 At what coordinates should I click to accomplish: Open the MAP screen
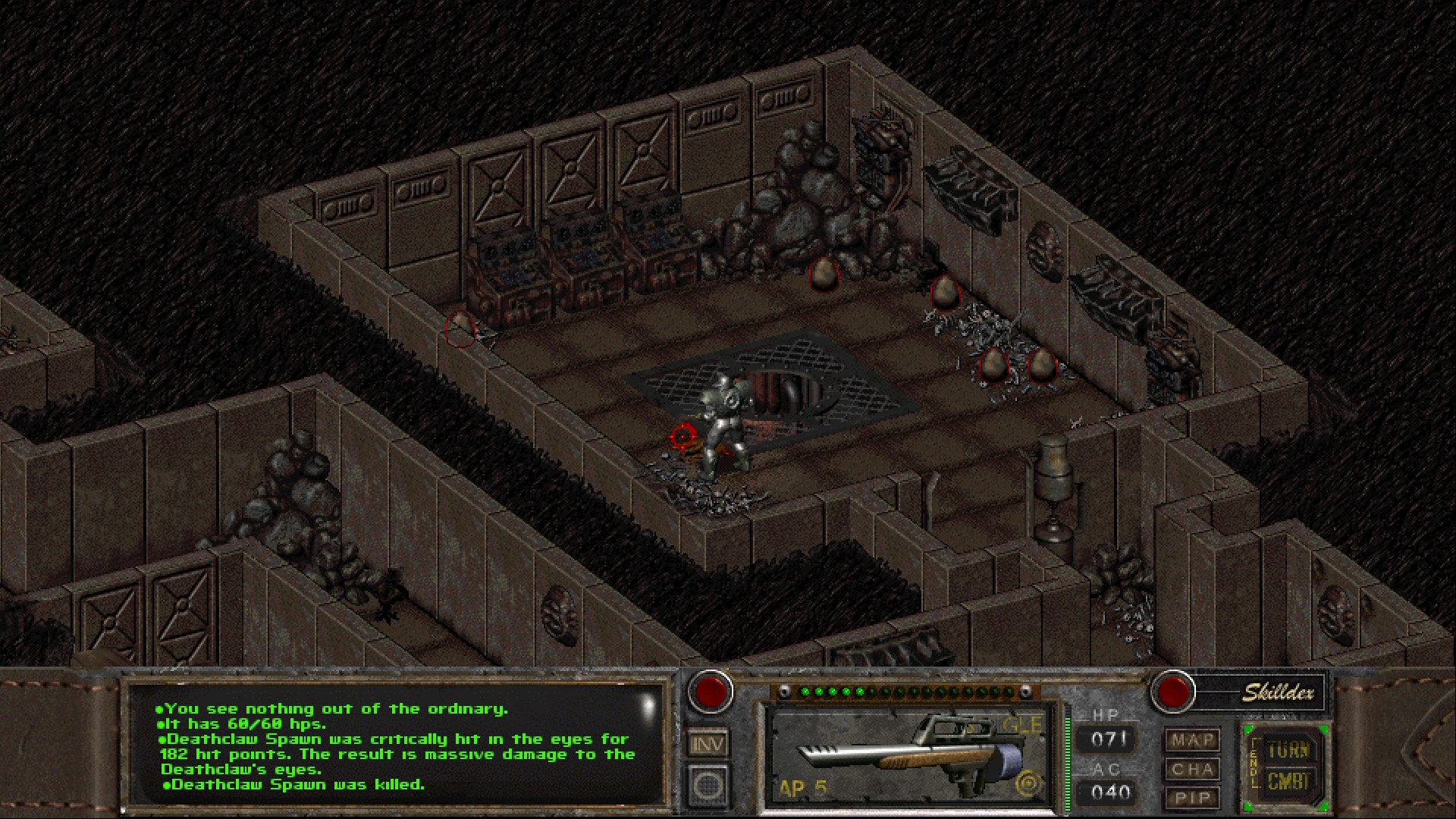point(1192,740)
